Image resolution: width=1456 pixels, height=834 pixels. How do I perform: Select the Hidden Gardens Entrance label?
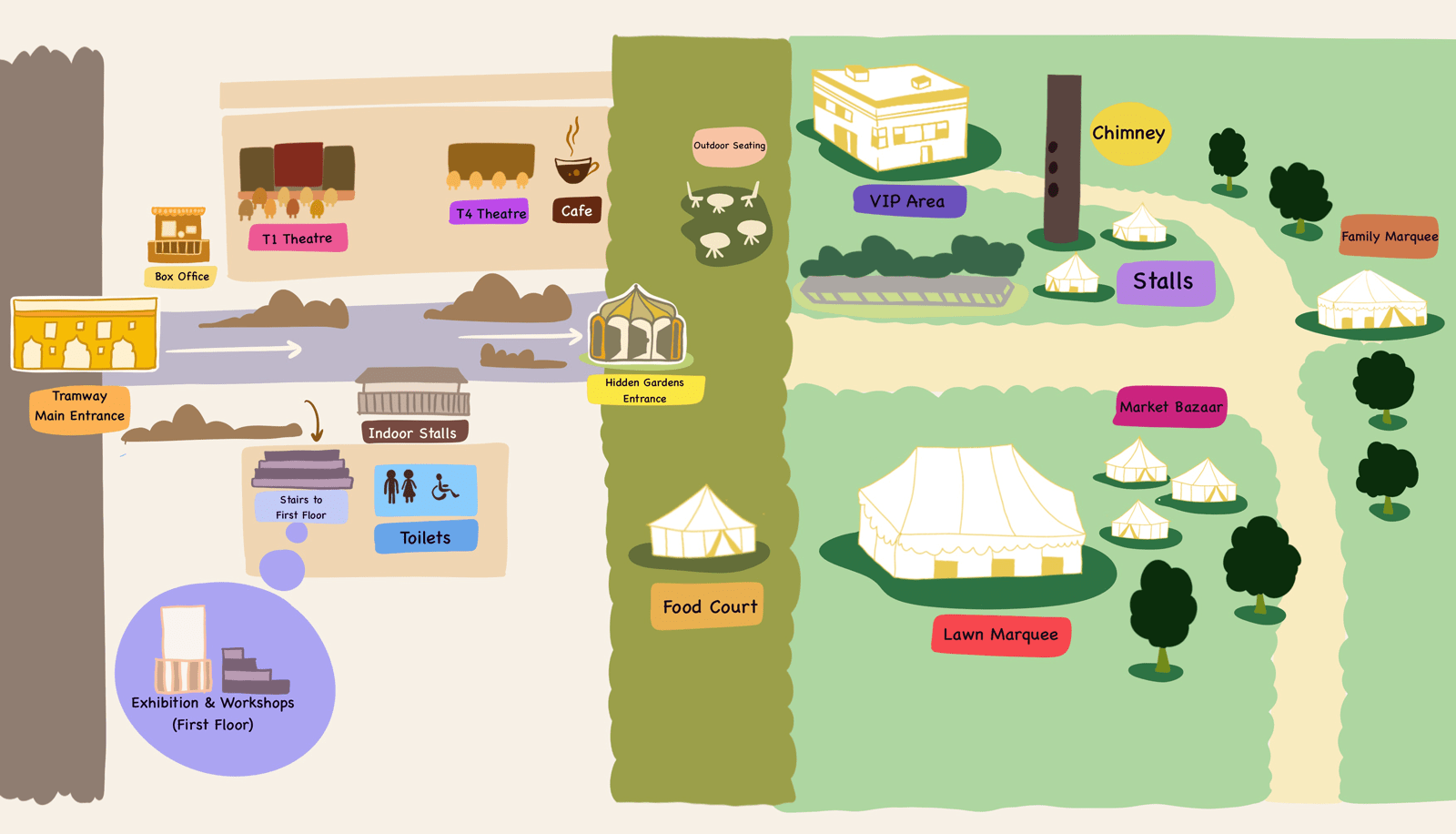pos(644,391)
